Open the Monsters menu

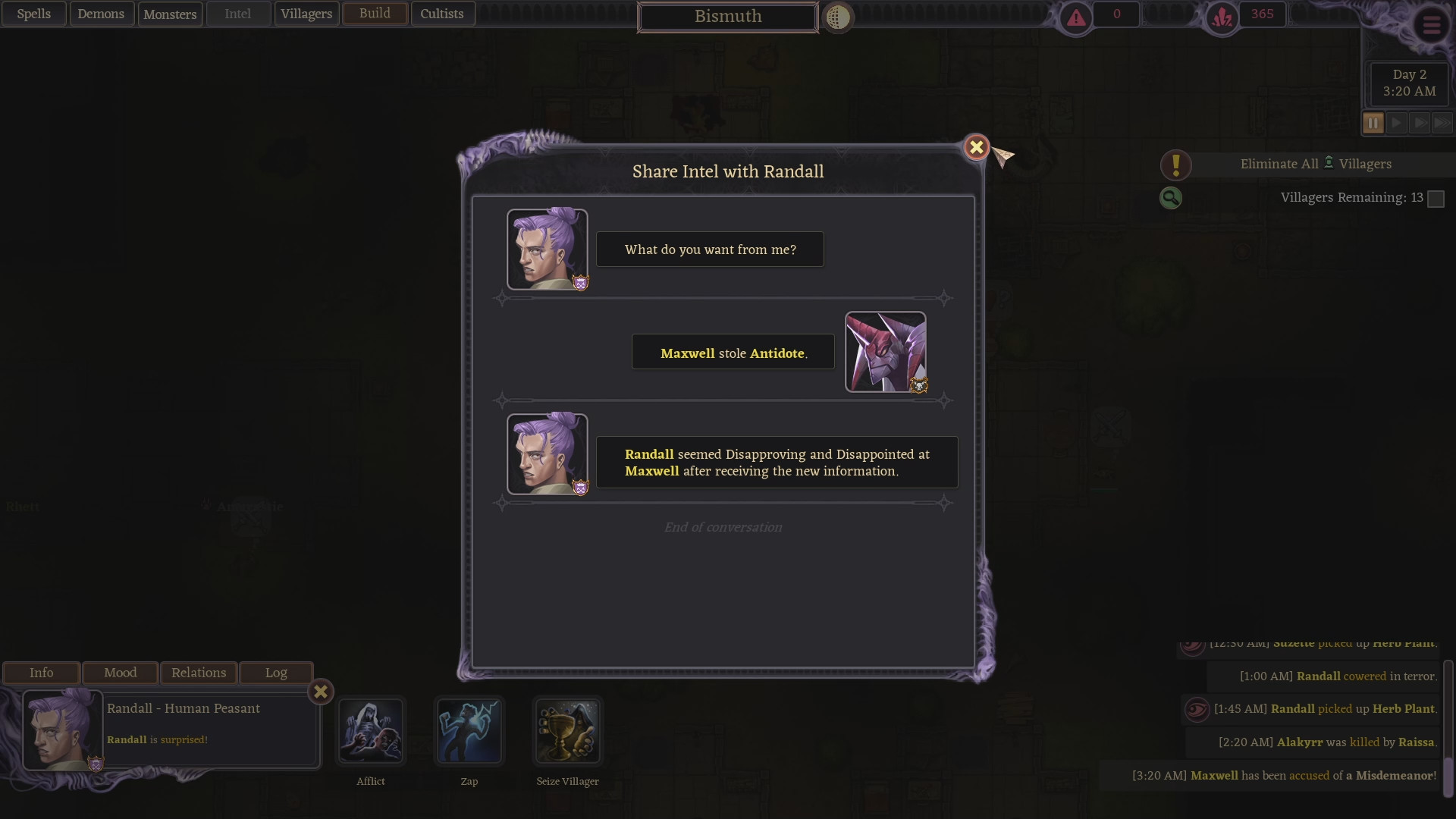(x=170, y=14)
